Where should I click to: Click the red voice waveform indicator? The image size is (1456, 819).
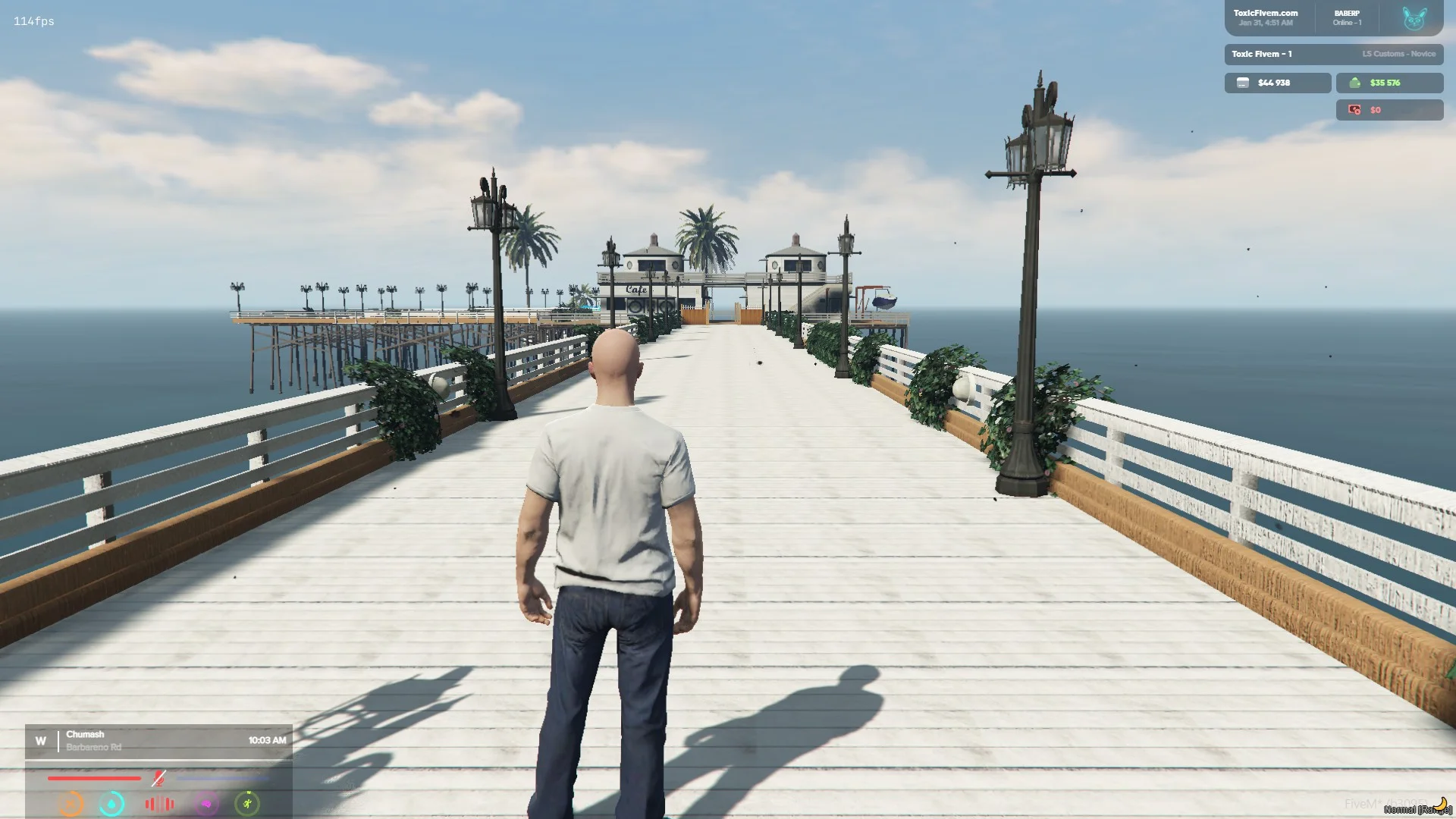pos(159,804)
